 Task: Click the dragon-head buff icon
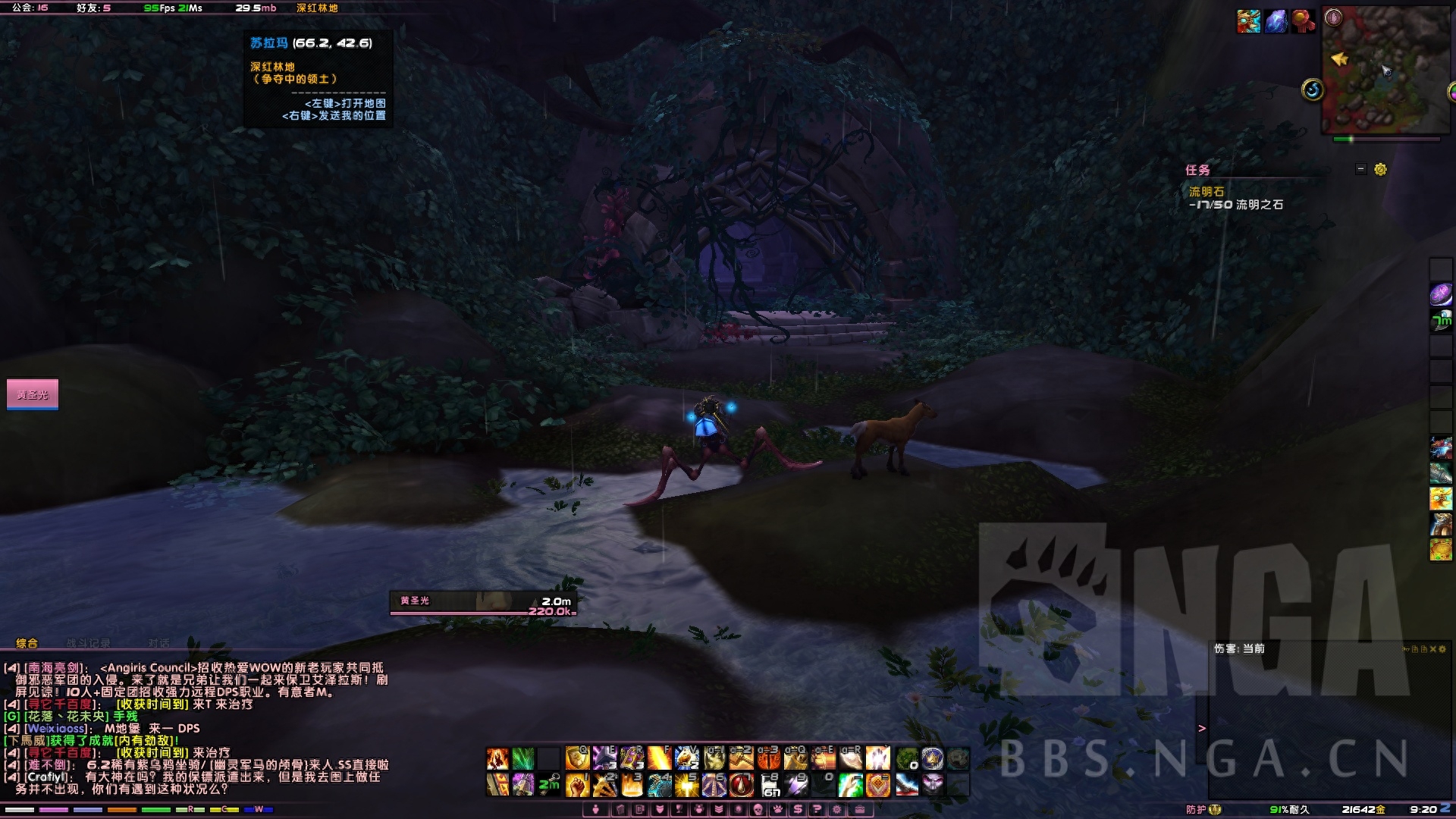pyautogui.click(x=1248, y=21)
